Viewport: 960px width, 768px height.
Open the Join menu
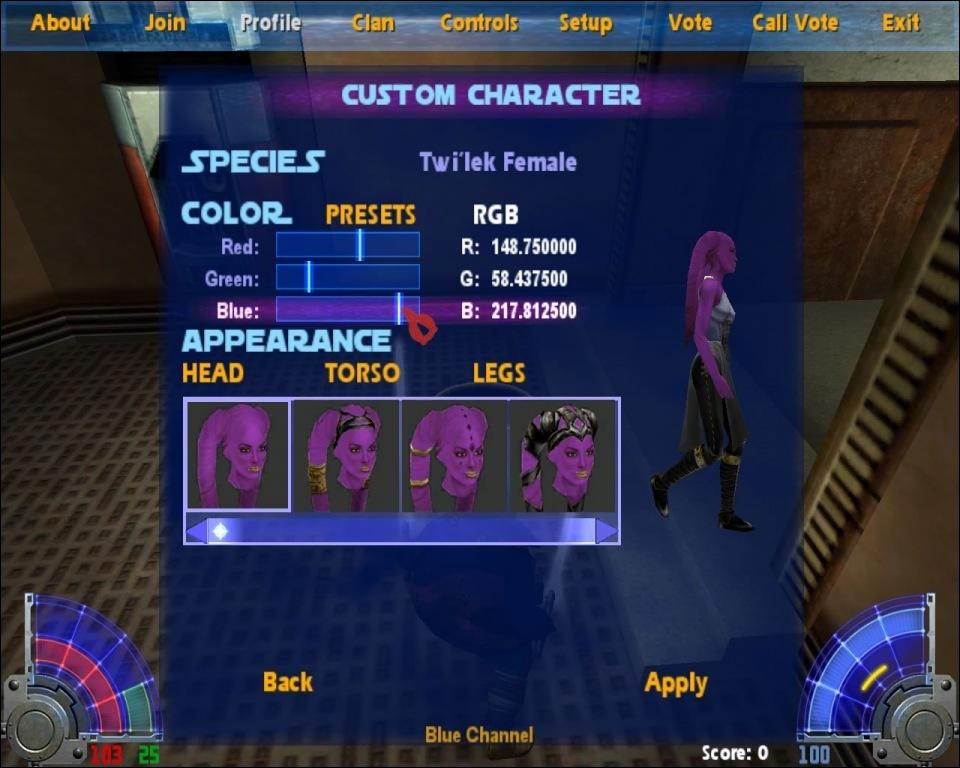[165, 22]
